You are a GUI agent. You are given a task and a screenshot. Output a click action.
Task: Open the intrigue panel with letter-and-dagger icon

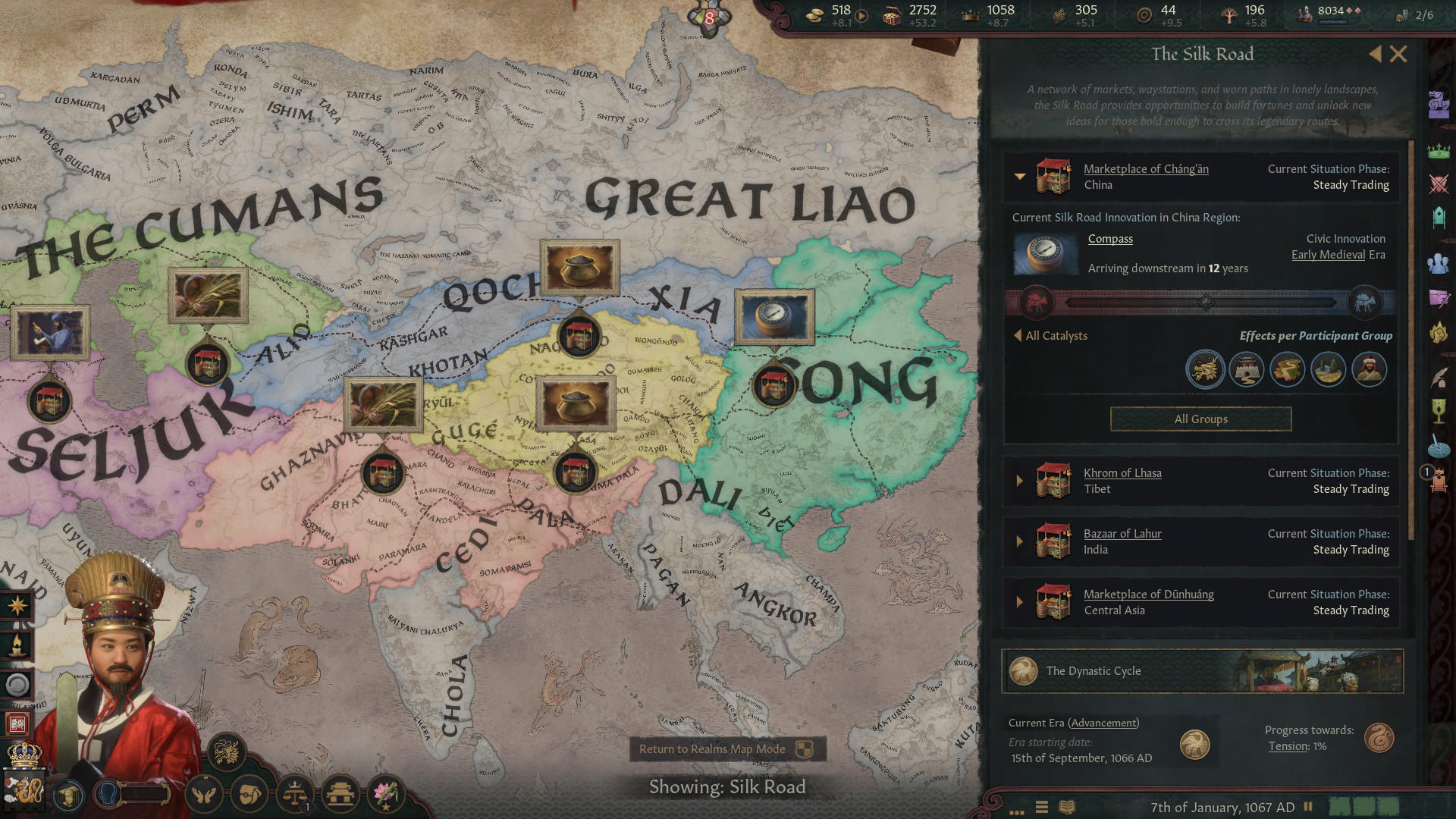(1439, 297)
